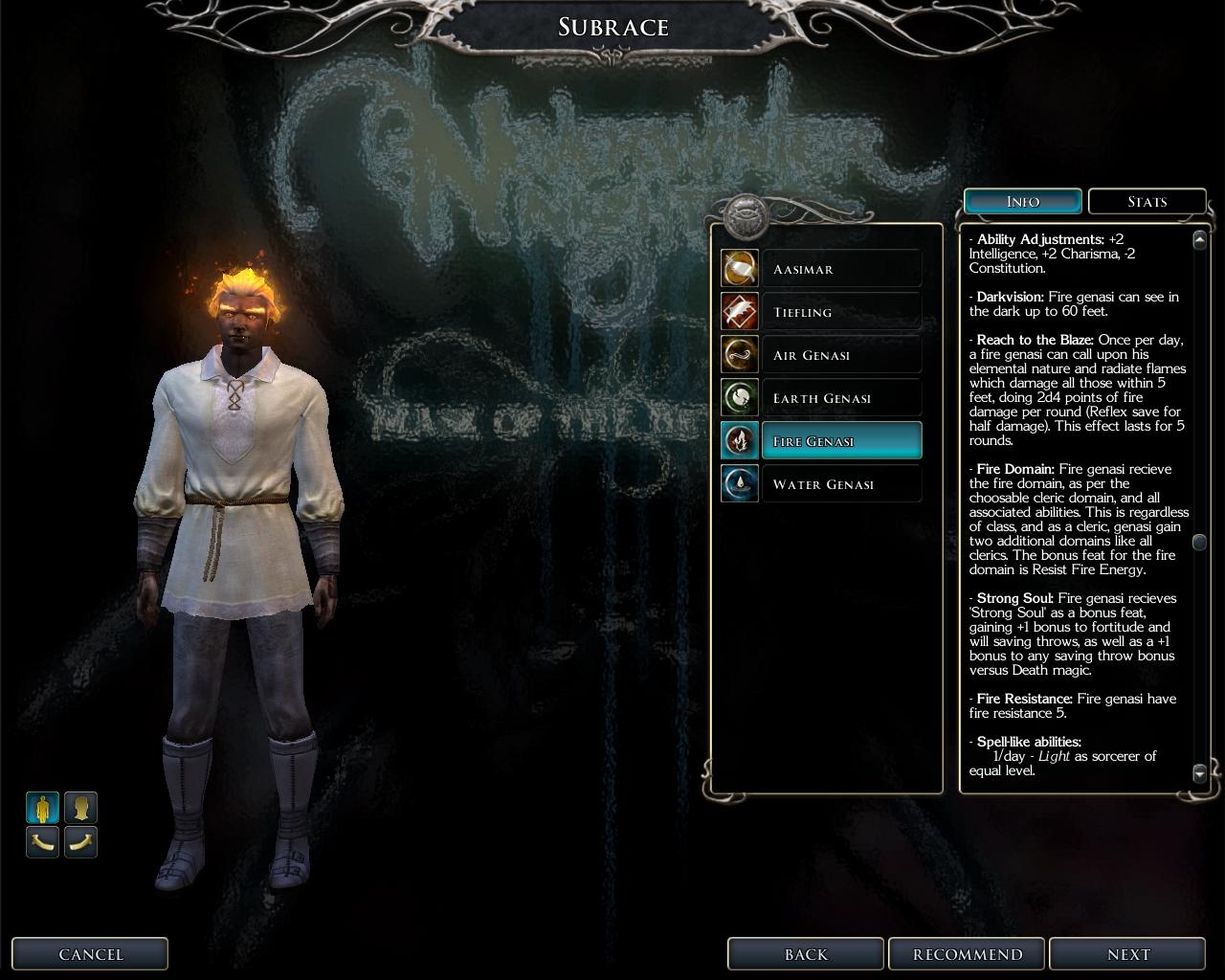Rotate the character model right

tap(80, 842)
